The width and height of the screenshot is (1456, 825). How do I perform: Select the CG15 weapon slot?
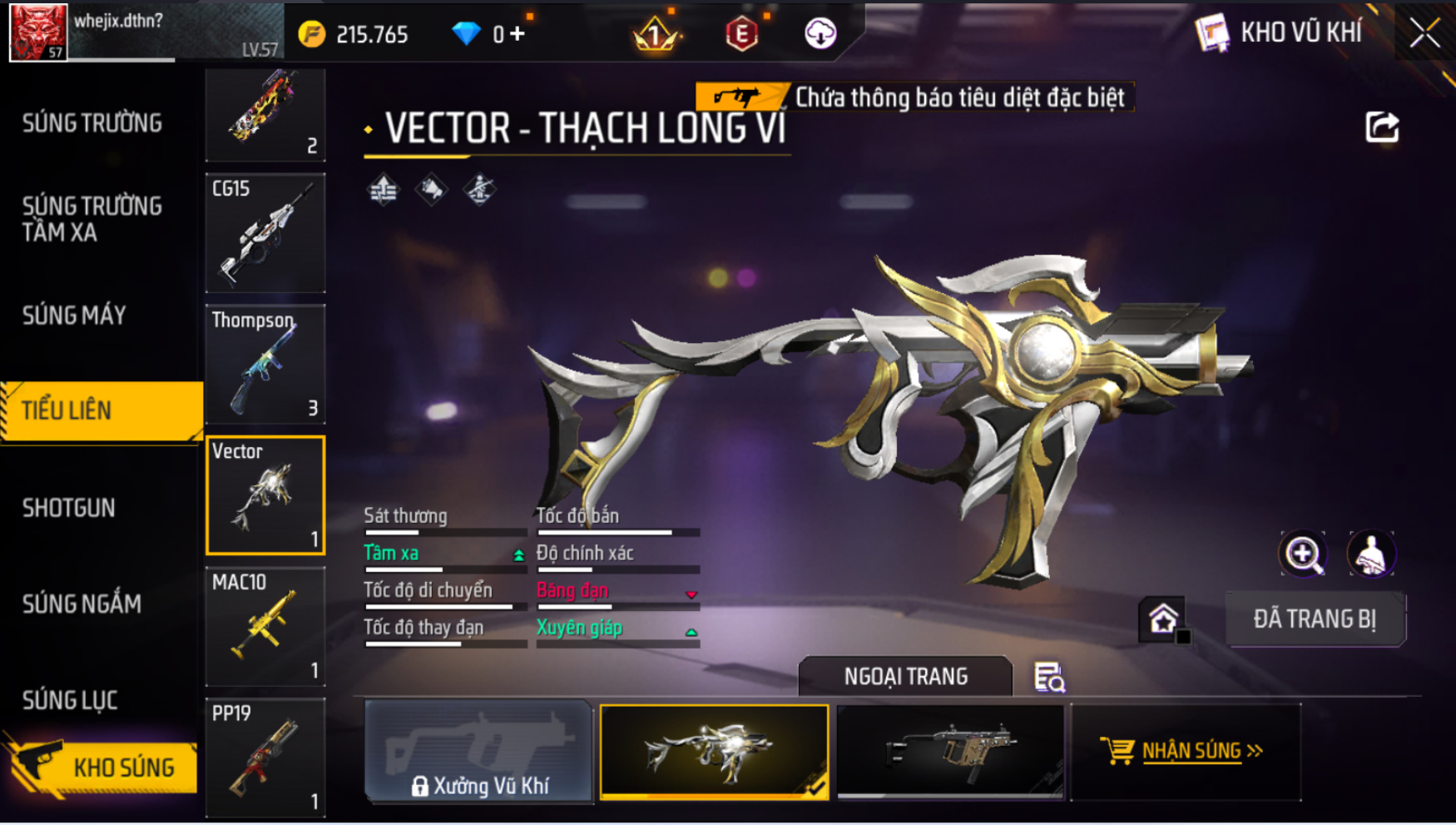coord(265,233)
